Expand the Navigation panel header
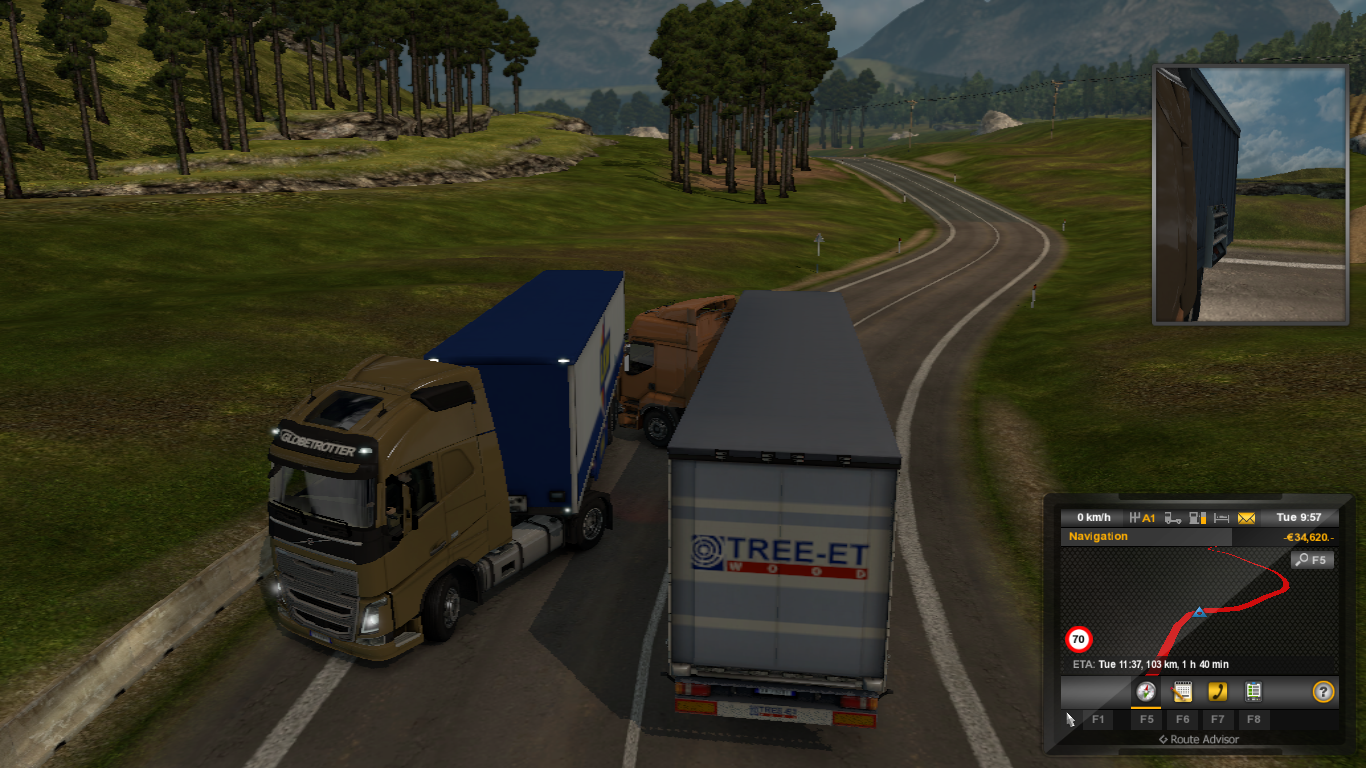The height and width of the screenshot is (768, 1366). point(1098,535)
